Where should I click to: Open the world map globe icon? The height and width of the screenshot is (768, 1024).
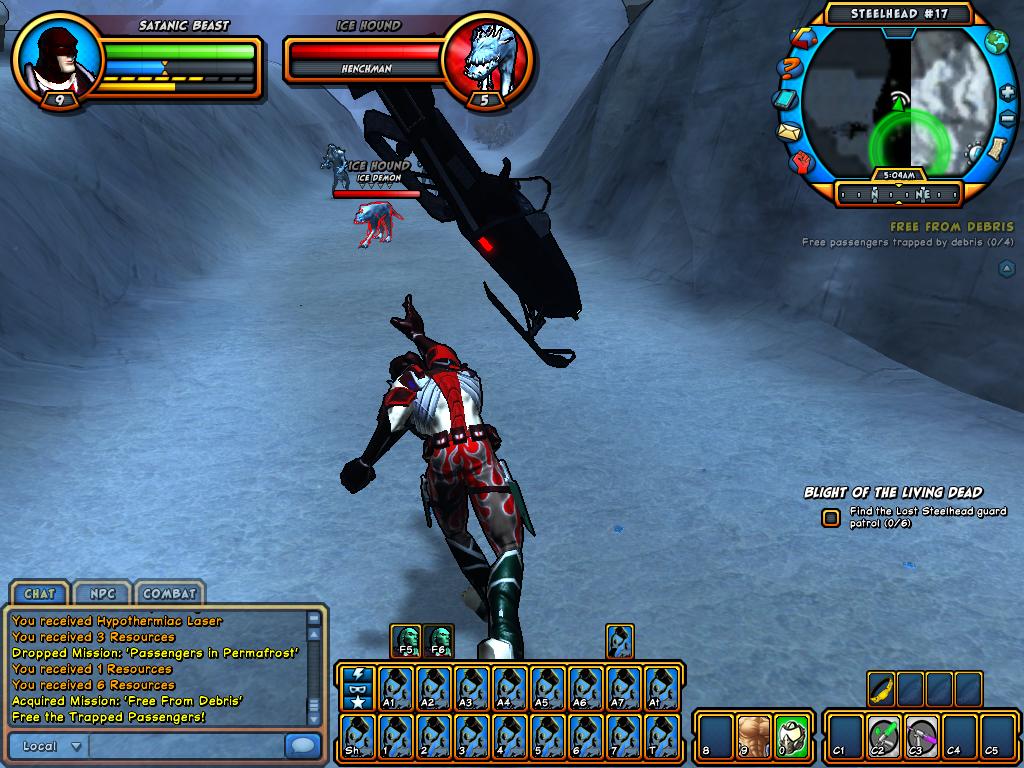(x=996, y=42)
